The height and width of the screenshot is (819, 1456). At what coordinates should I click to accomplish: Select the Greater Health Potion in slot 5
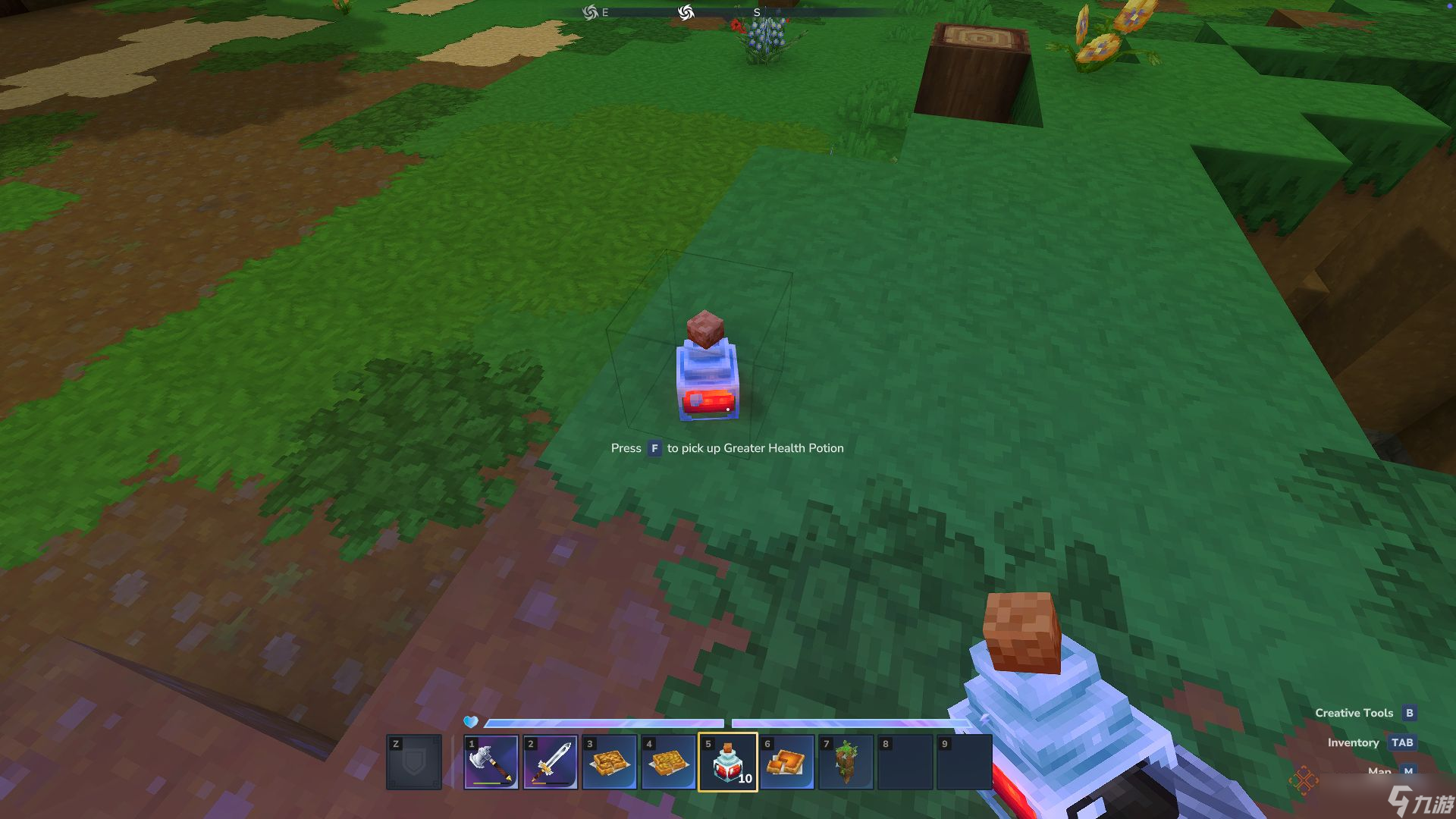point(727,761)
